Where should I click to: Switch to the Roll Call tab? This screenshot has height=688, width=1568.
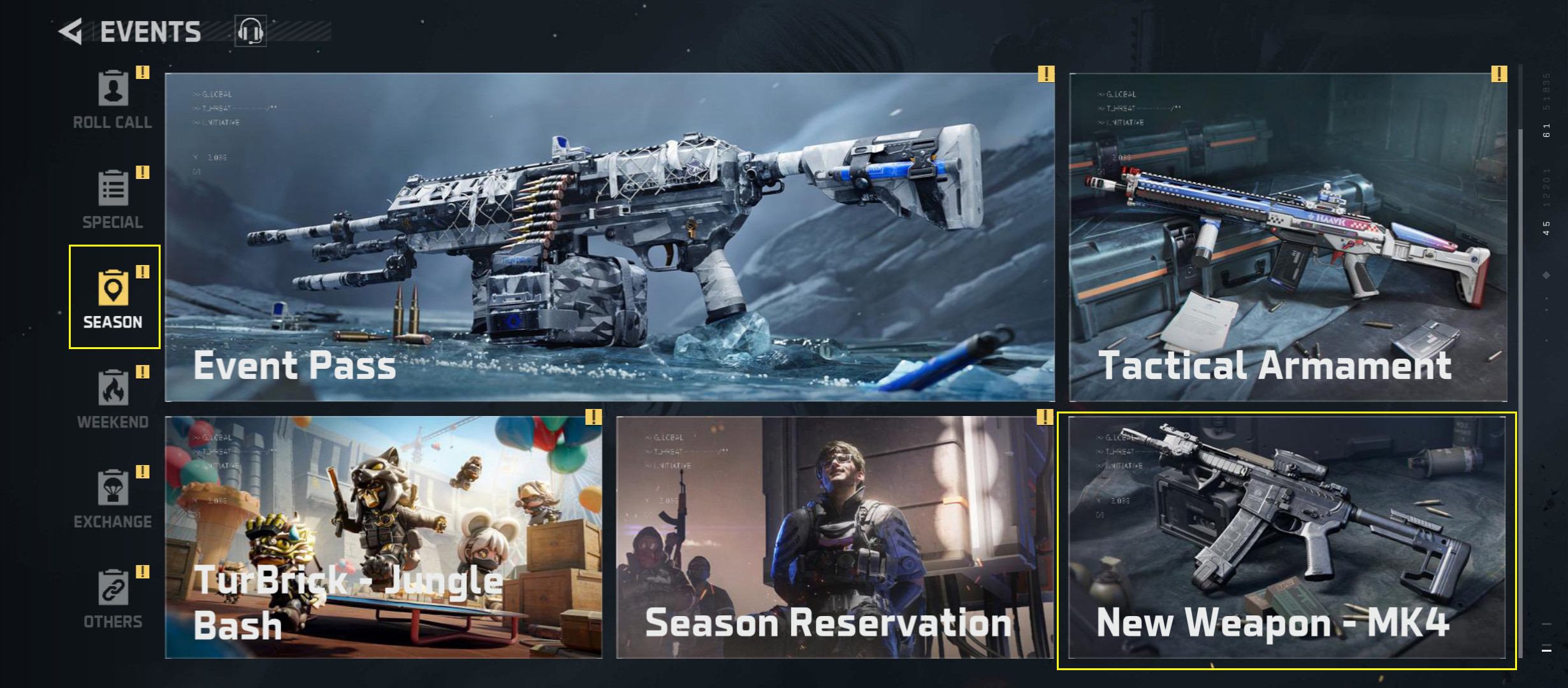[113, 100]
